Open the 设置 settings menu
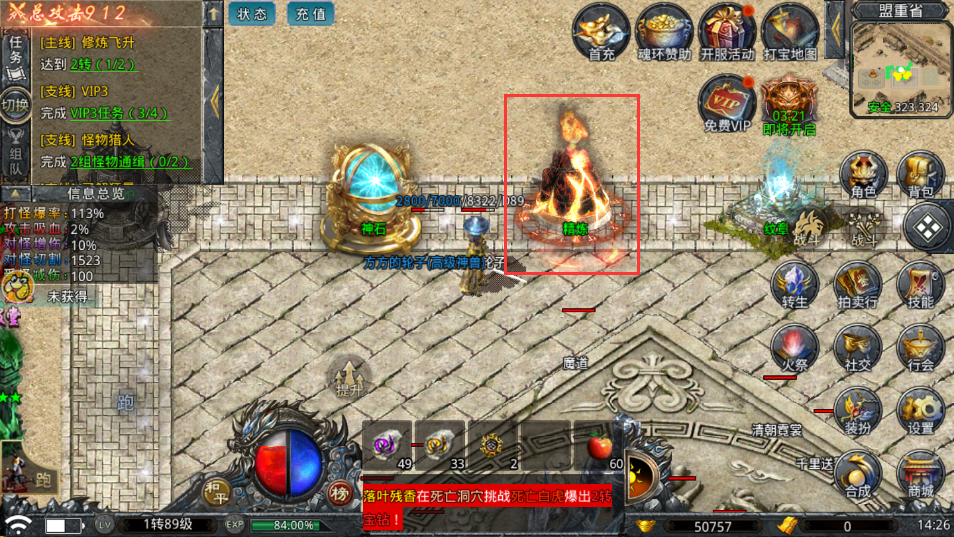The image size is (954, 537). [920, 412]
